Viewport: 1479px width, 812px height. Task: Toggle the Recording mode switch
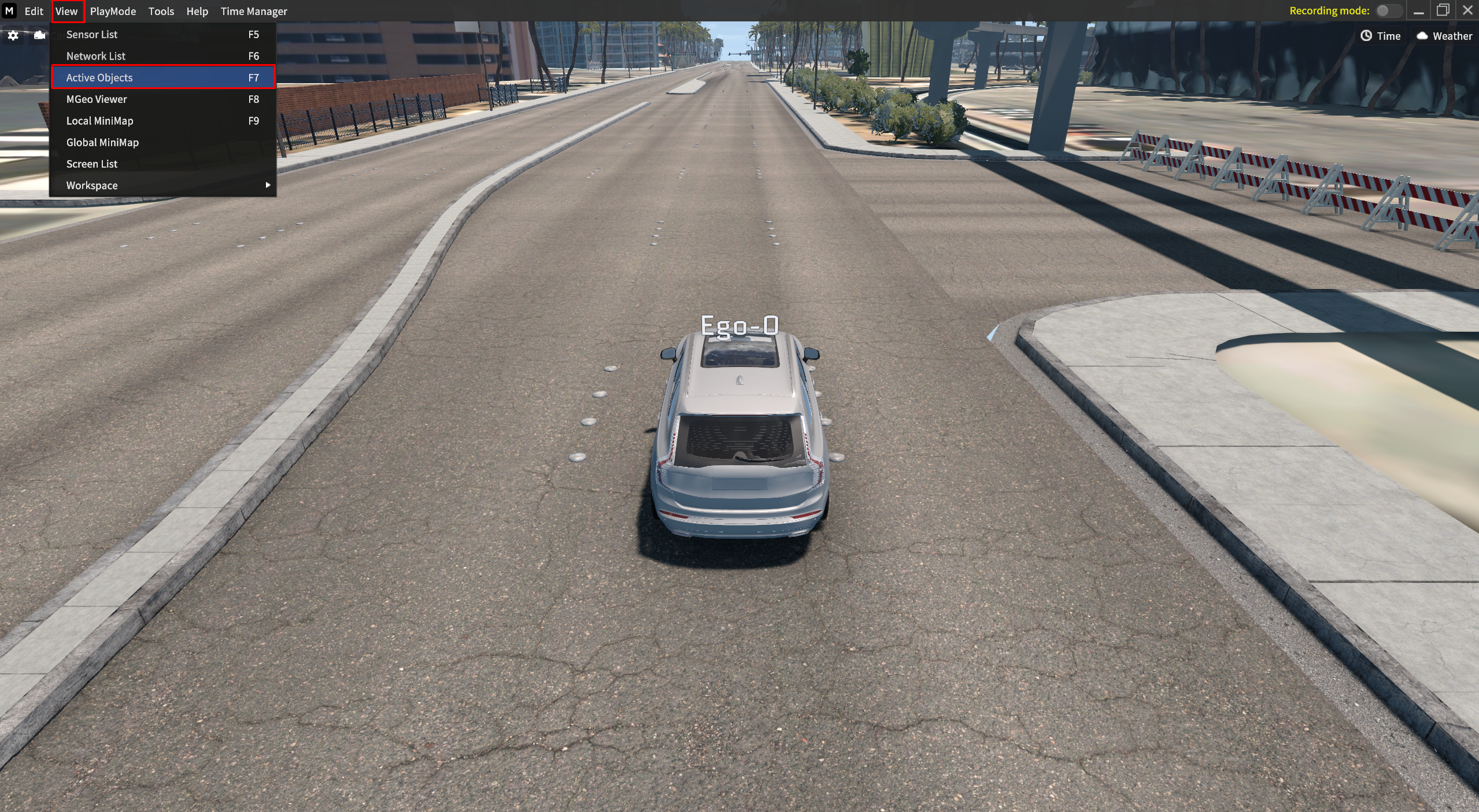tap(1387, 10)
